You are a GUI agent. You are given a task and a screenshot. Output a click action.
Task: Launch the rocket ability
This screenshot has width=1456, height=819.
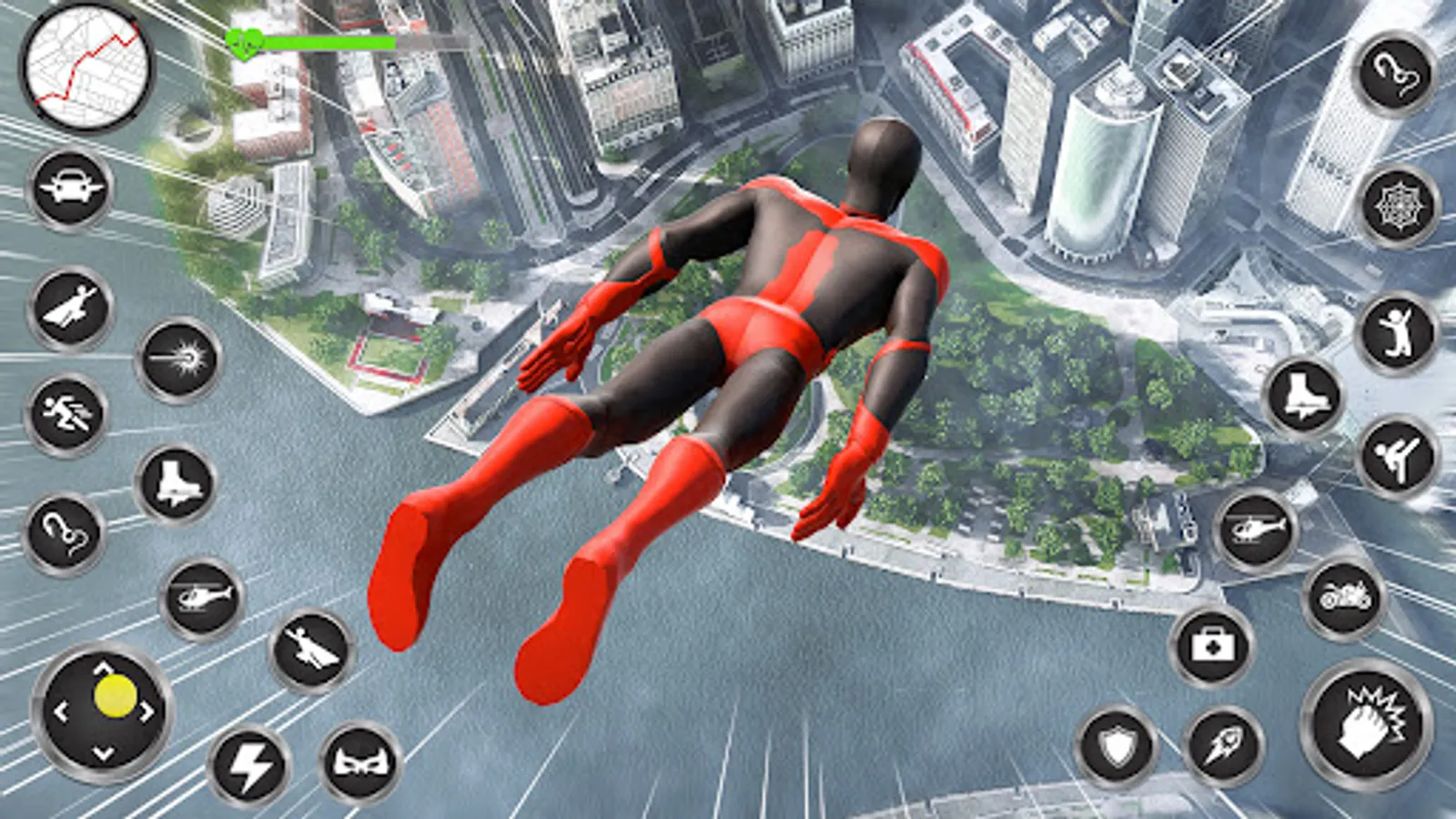coord(1224,747)
